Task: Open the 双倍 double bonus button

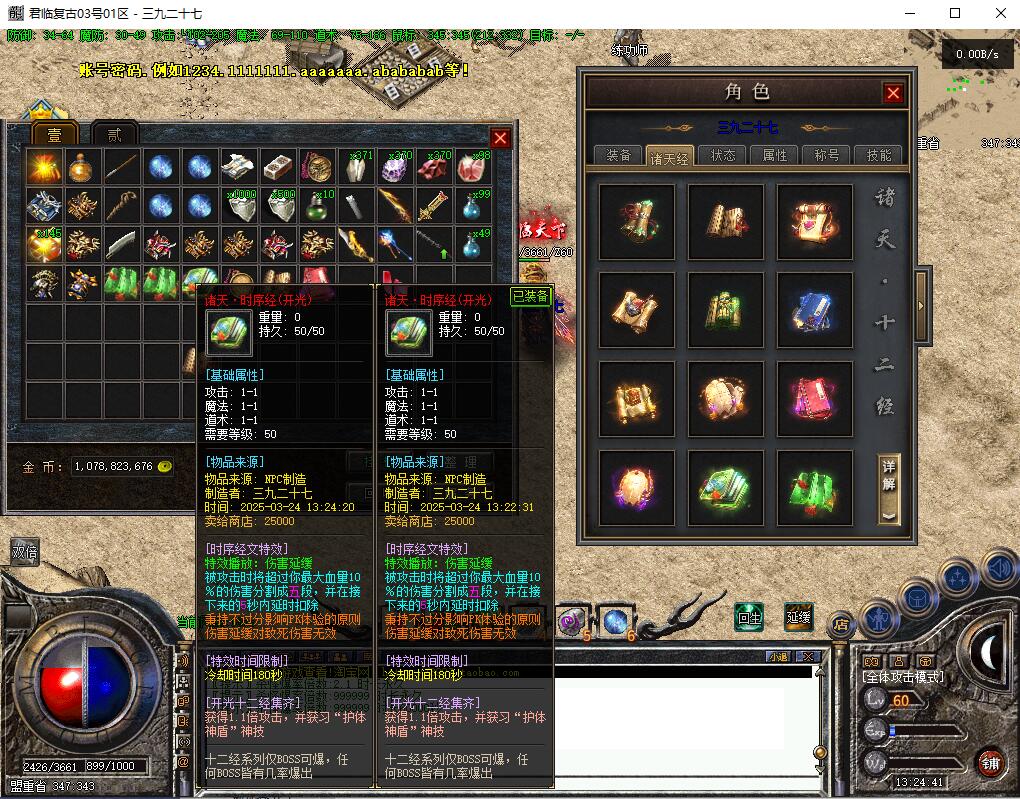Action: 24,552
